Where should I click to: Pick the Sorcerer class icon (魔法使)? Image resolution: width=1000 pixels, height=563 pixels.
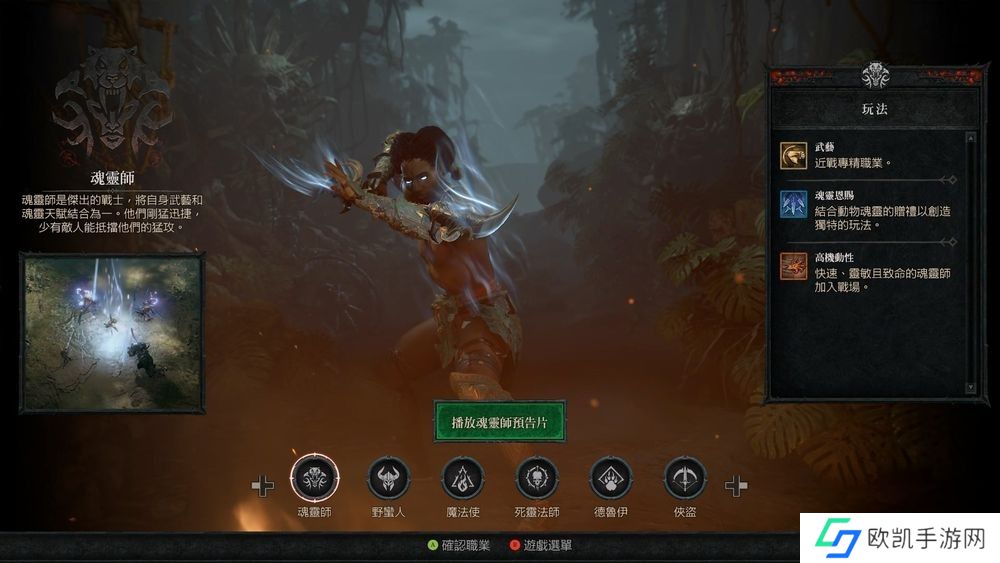(x=462, y=478)
